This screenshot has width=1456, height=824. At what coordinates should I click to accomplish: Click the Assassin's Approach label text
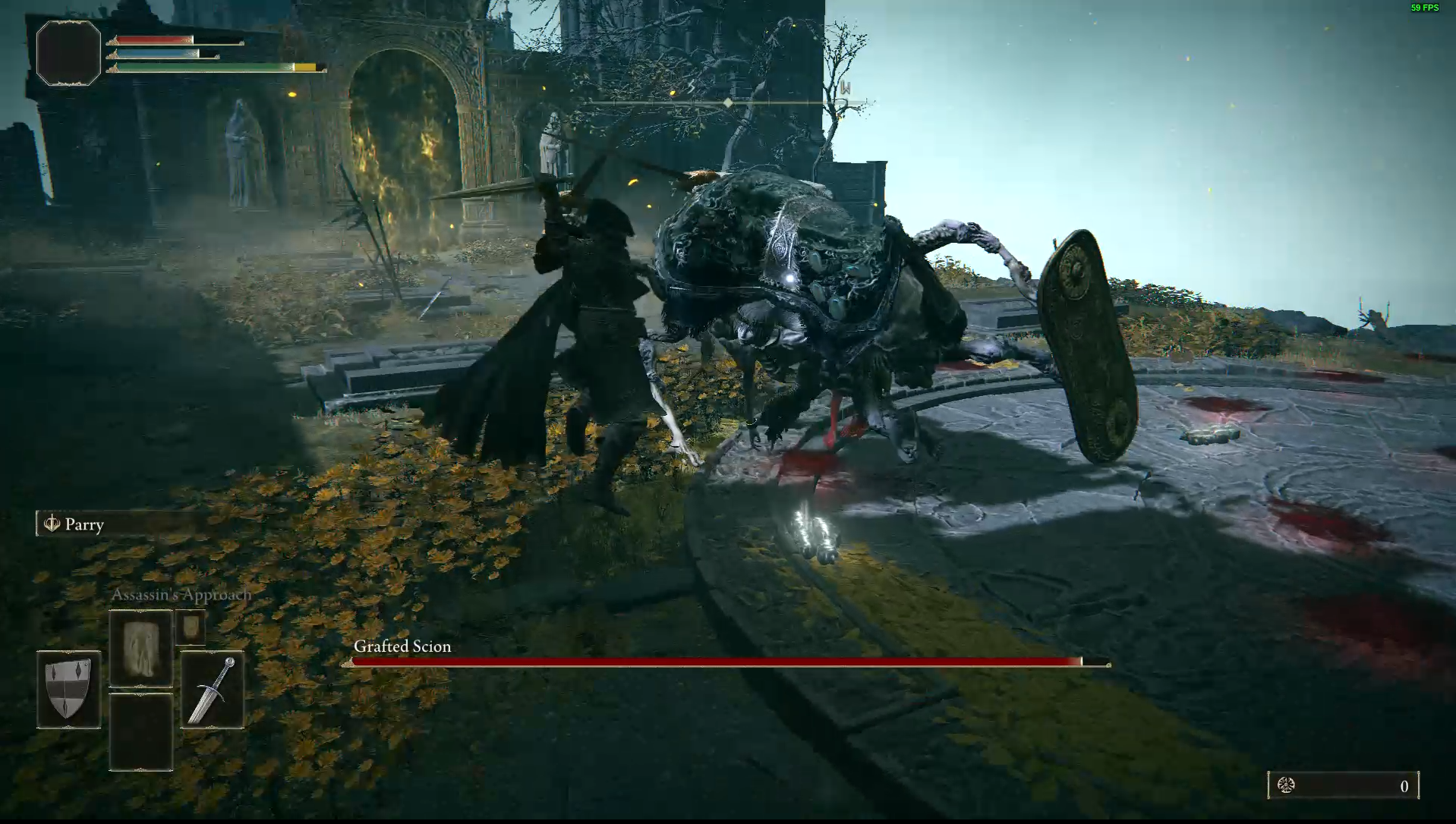point(181,595)
